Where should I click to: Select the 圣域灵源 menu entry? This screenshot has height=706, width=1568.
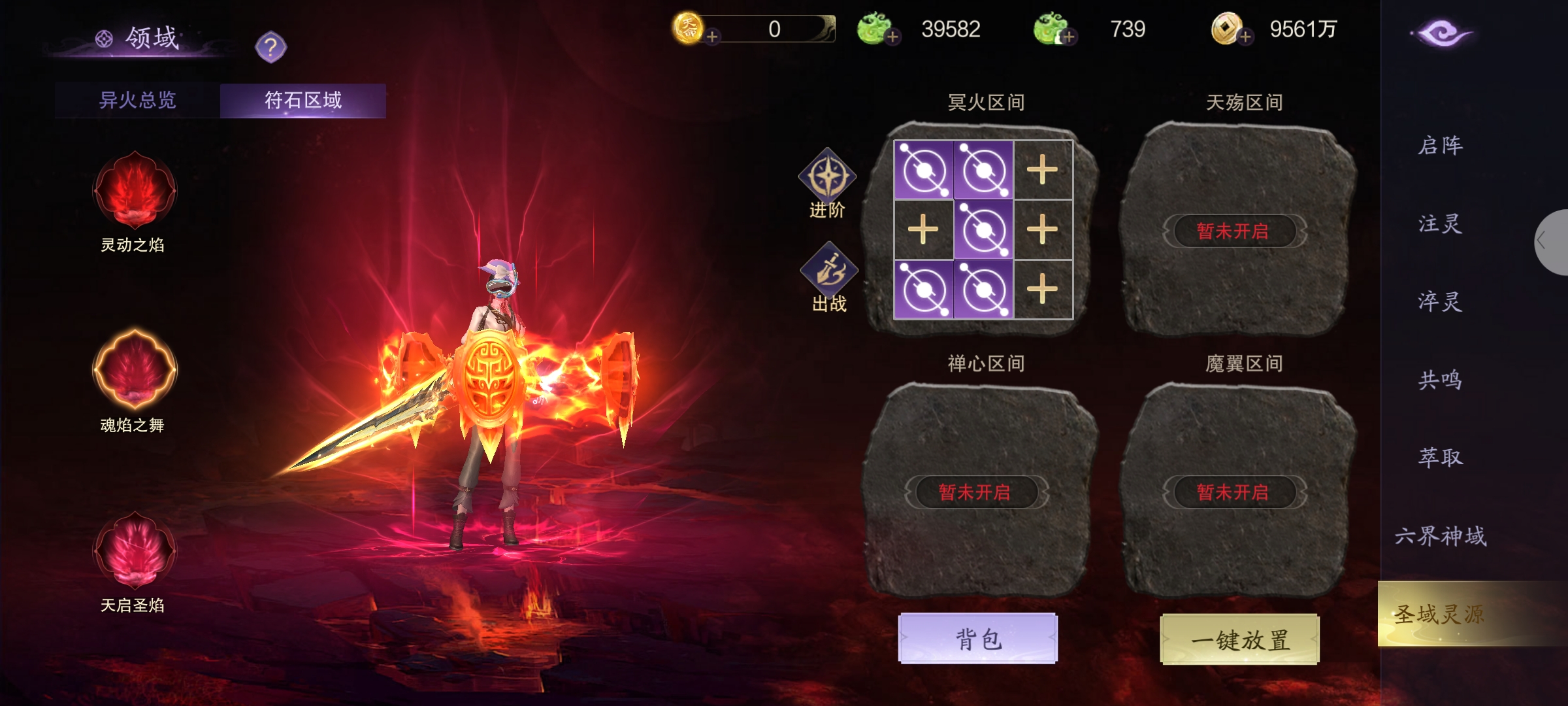click(1440, 614)
